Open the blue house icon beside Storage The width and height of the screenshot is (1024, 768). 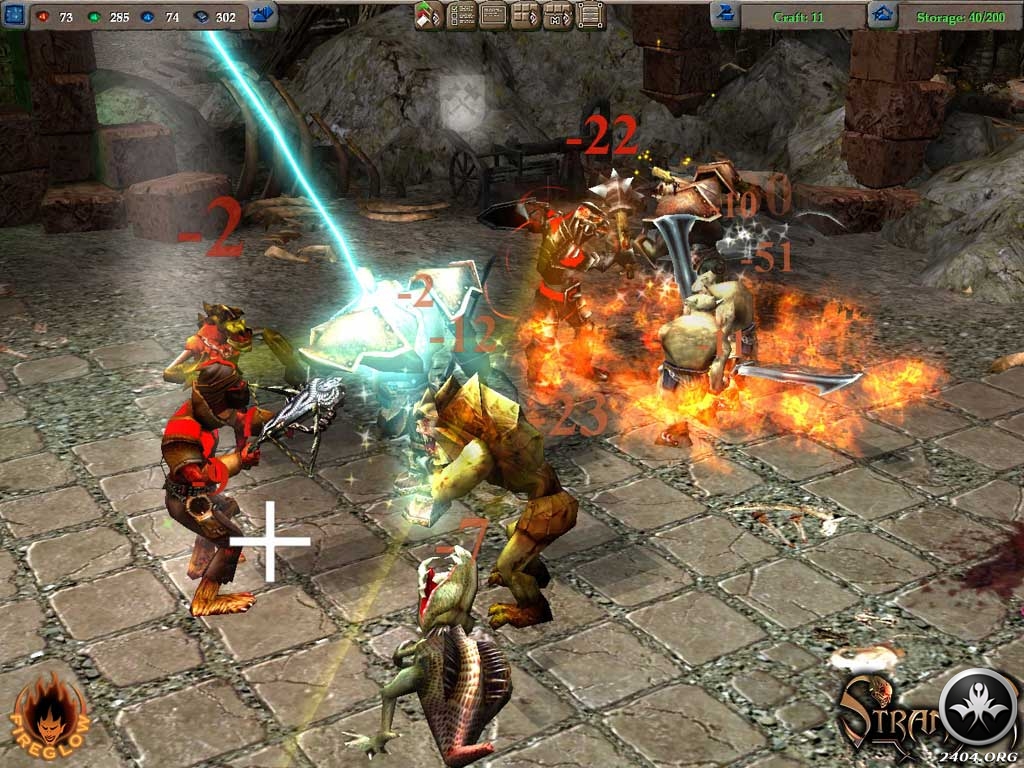click(881, 15)
